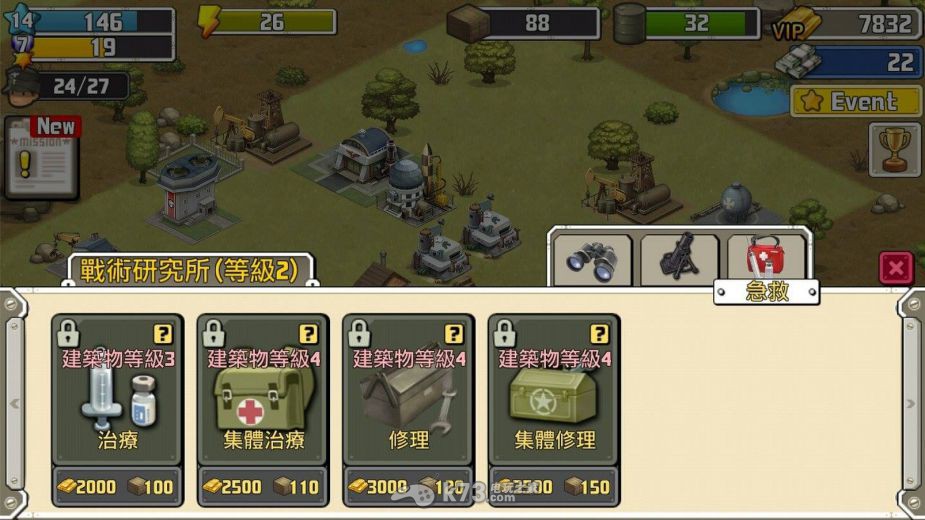The width and height of the screenshot is (925, 520).
Task: Click the right scroll arrow on panel
Action: 910,403
